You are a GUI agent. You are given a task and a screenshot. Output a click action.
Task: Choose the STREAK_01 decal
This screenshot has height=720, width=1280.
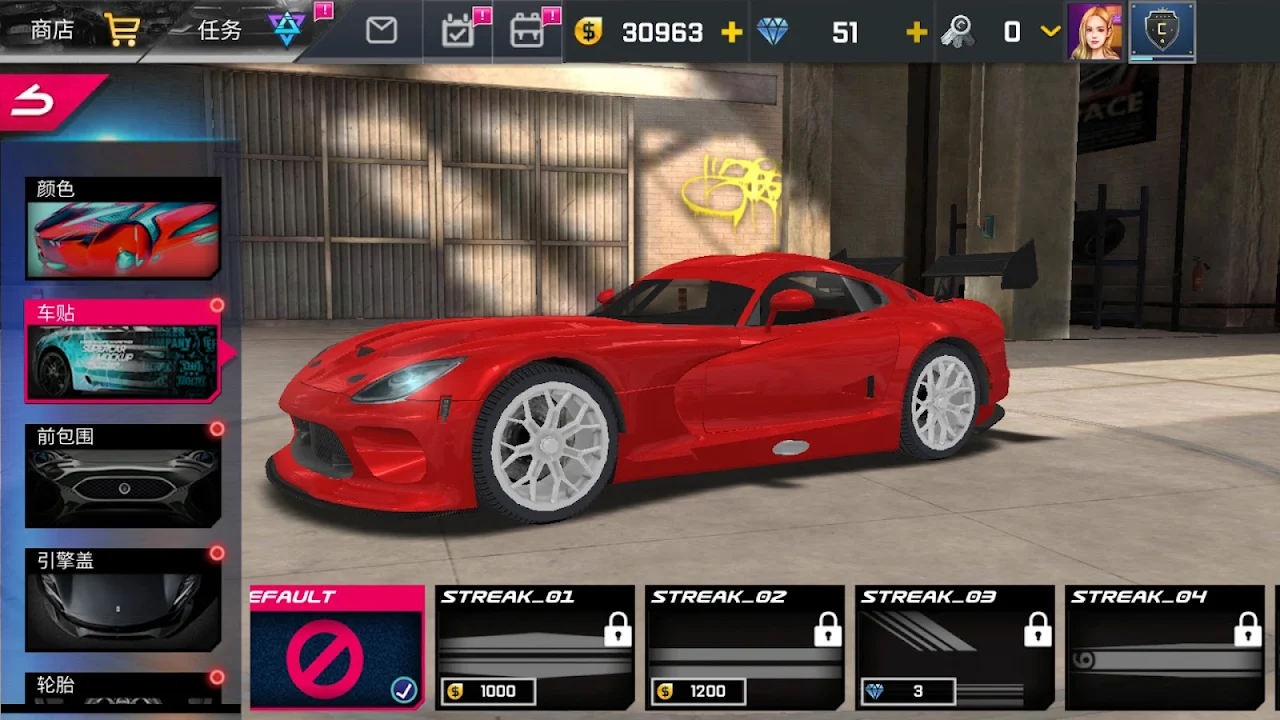tap(536, 648)
